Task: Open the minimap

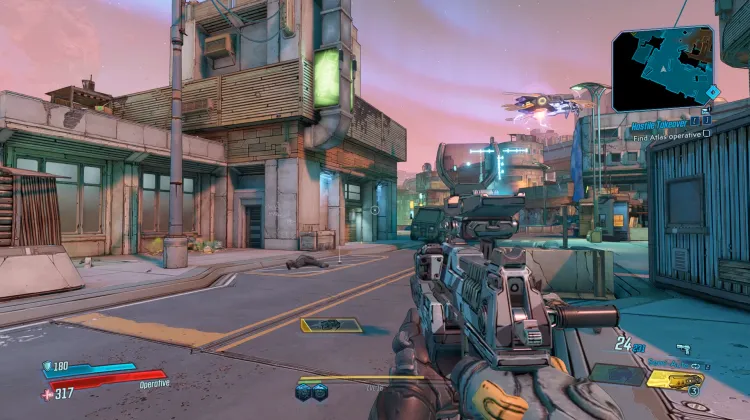Action: point(661,68)
